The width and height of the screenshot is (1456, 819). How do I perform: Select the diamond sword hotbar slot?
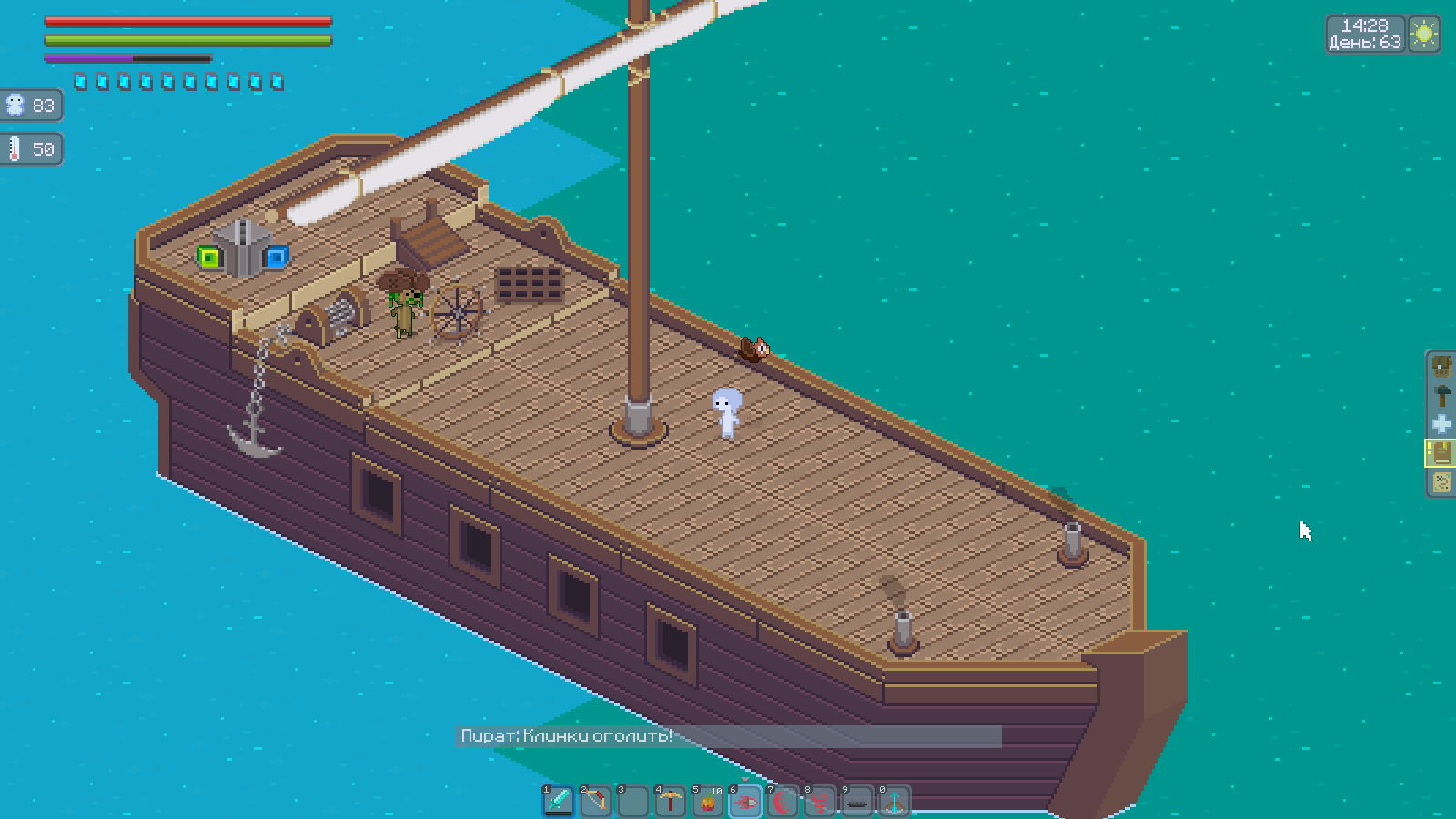tap(559, 801)
